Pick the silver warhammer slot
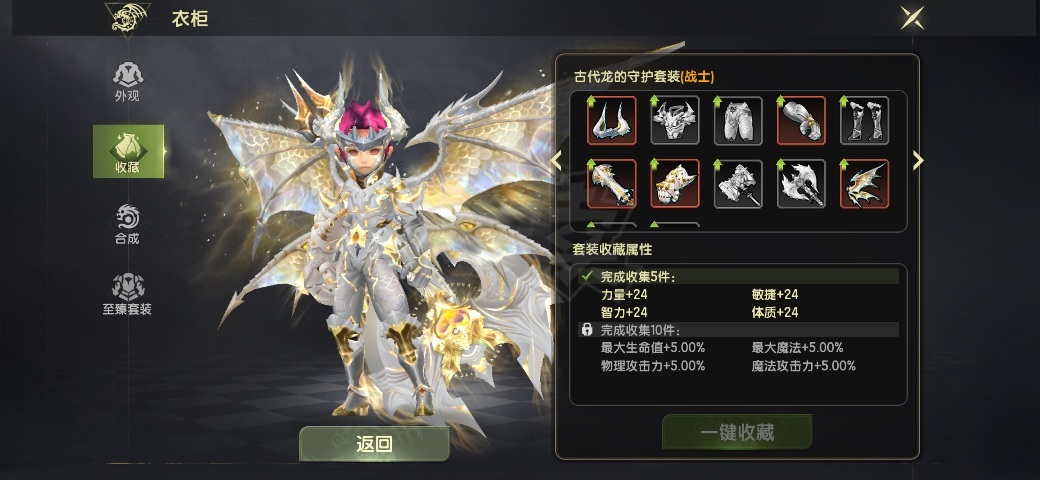This screenshot has height=480, width=1040. coord(738,184)
